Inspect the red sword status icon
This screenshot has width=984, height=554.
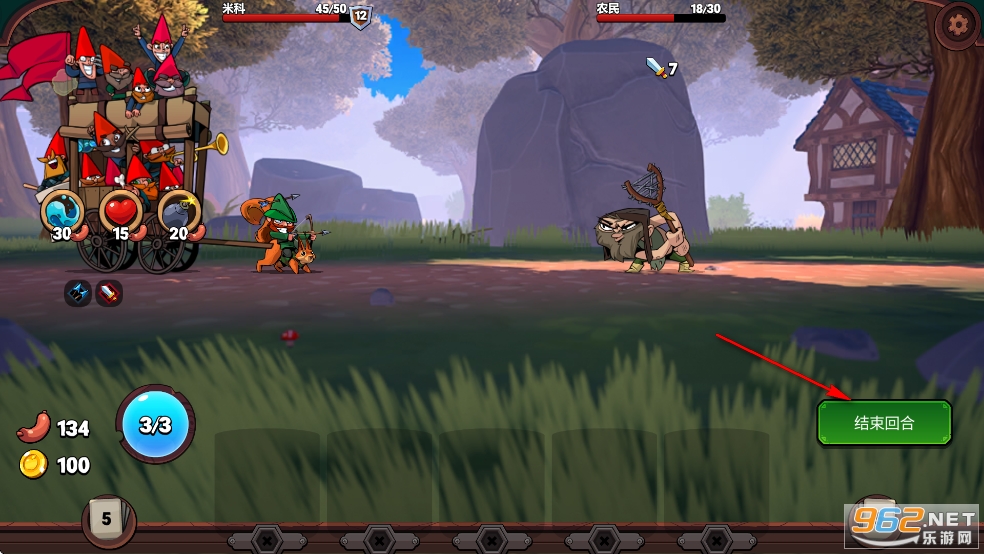coord(109,293)
